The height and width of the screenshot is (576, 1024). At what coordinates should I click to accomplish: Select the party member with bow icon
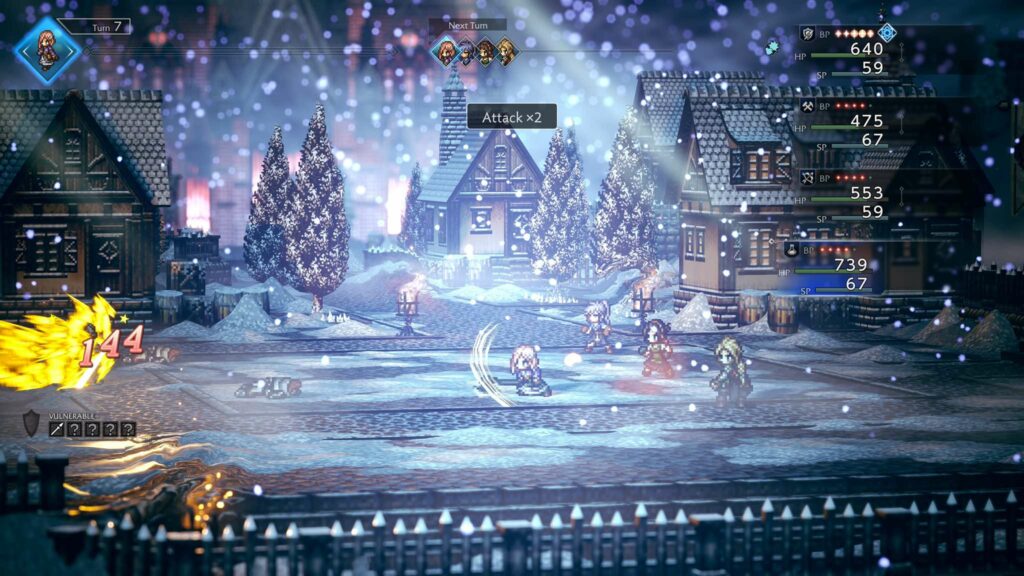tap(806, 178)
